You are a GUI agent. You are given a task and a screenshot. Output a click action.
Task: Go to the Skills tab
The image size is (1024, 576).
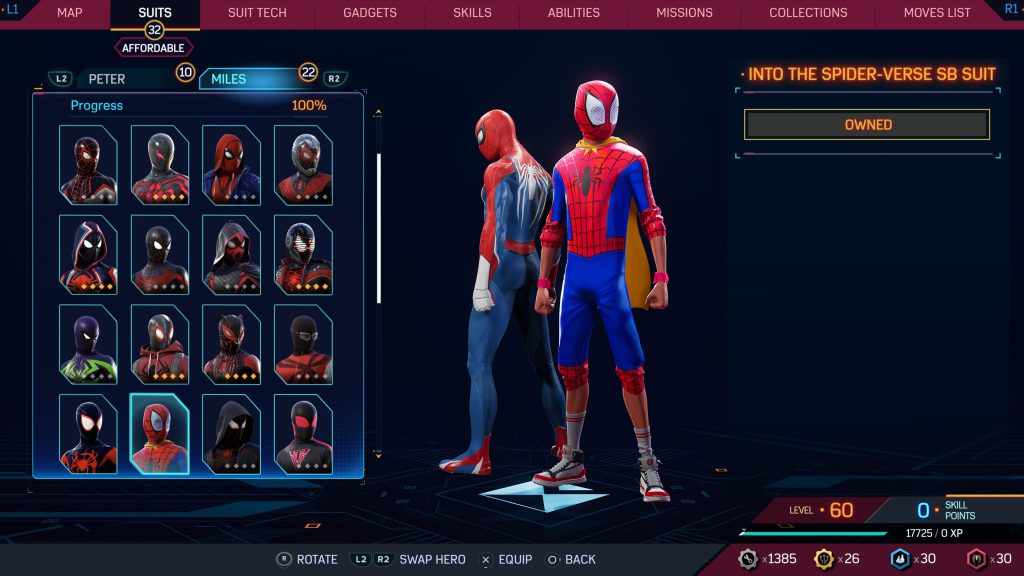[x=472, y=13]
